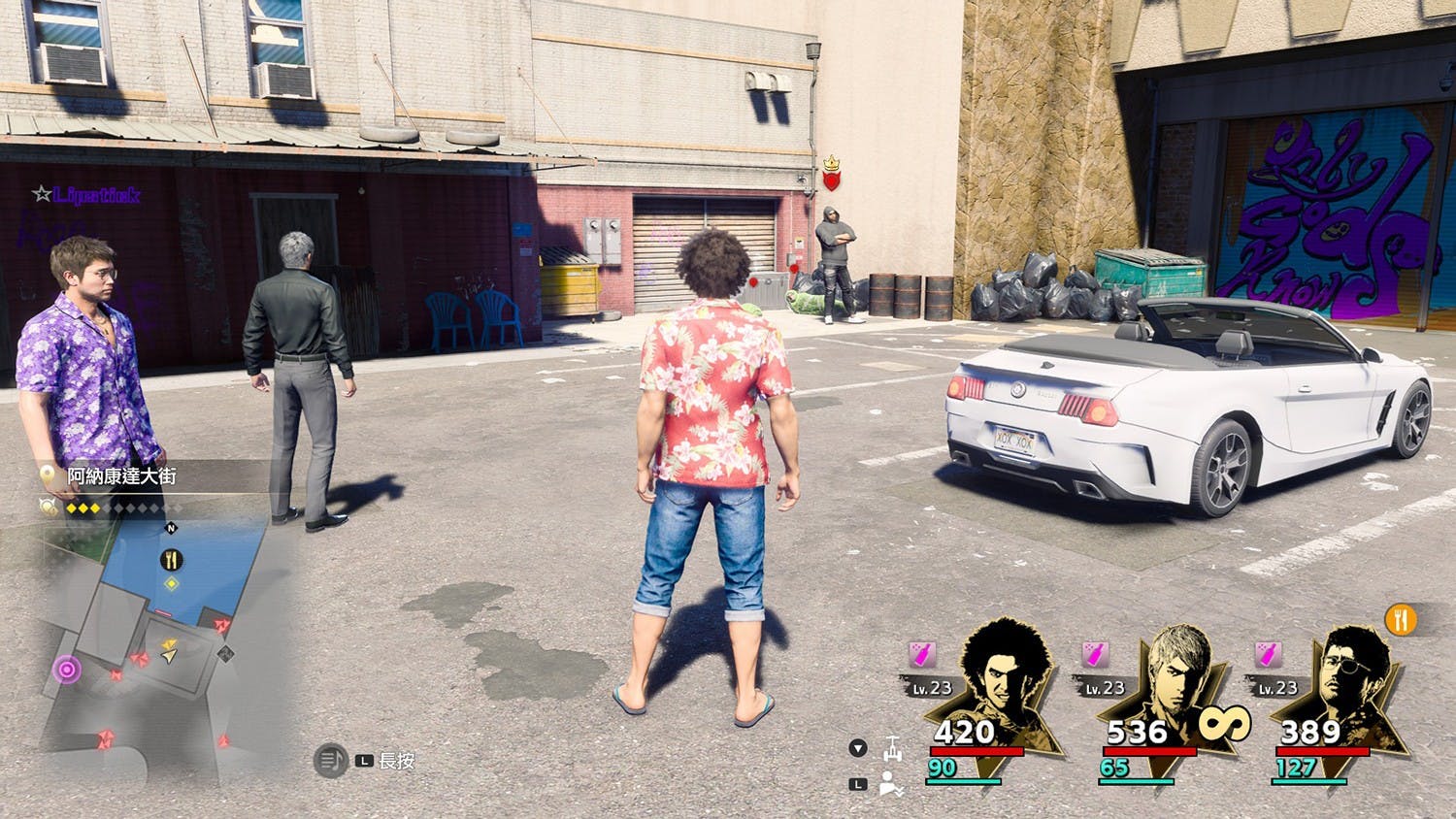Click the gold location pin icon

pos(48,475)
